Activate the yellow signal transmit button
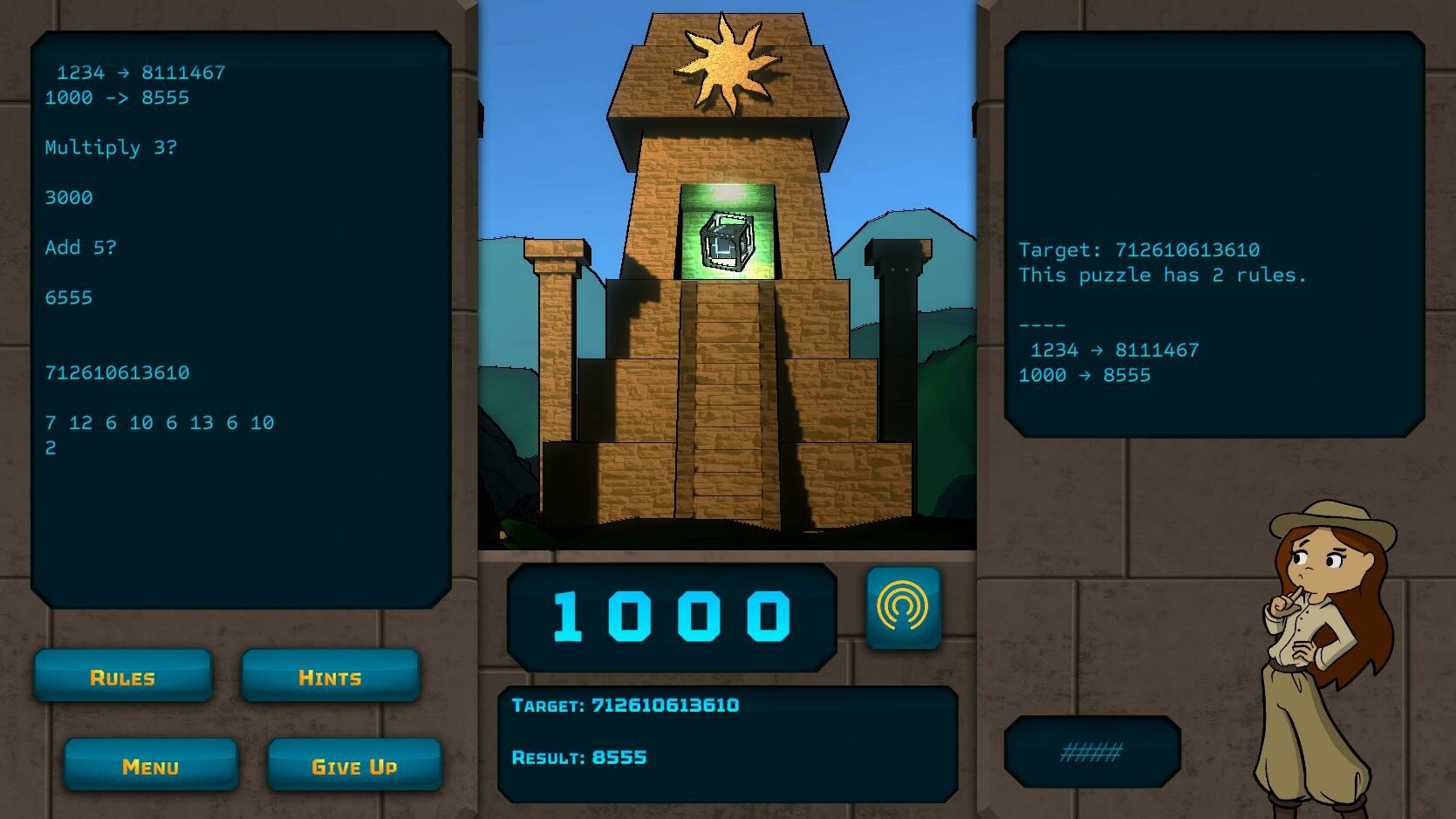 pyautogui.click(x=903, y=608)
